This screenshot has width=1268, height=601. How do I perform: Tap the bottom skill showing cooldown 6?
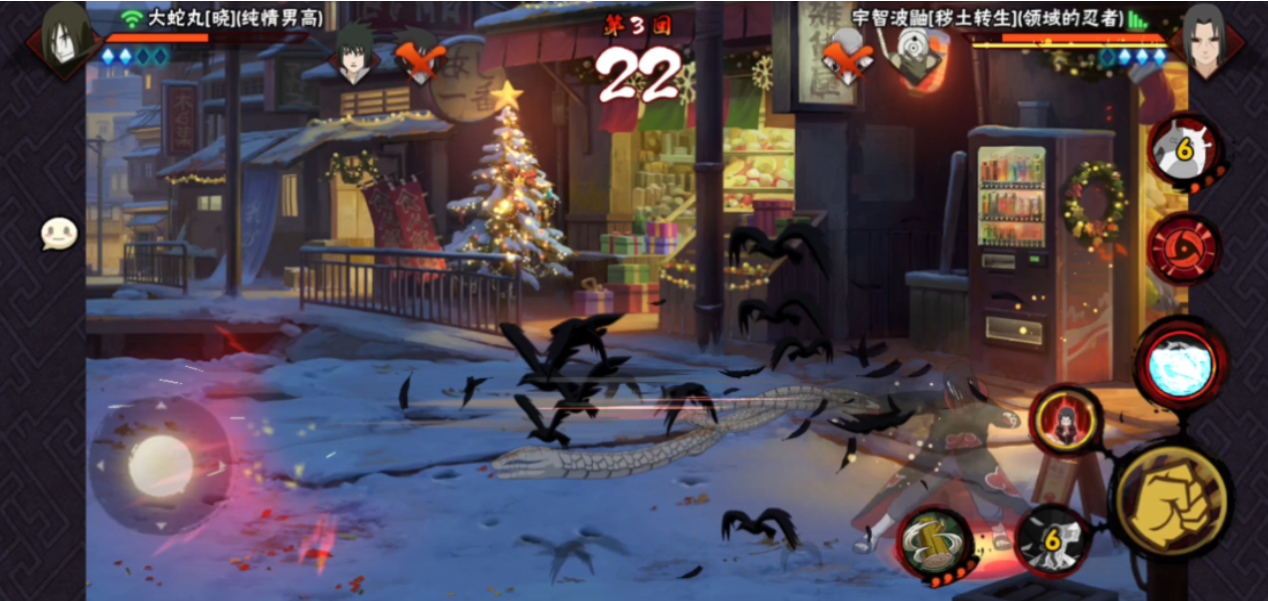coord(1051,541)
